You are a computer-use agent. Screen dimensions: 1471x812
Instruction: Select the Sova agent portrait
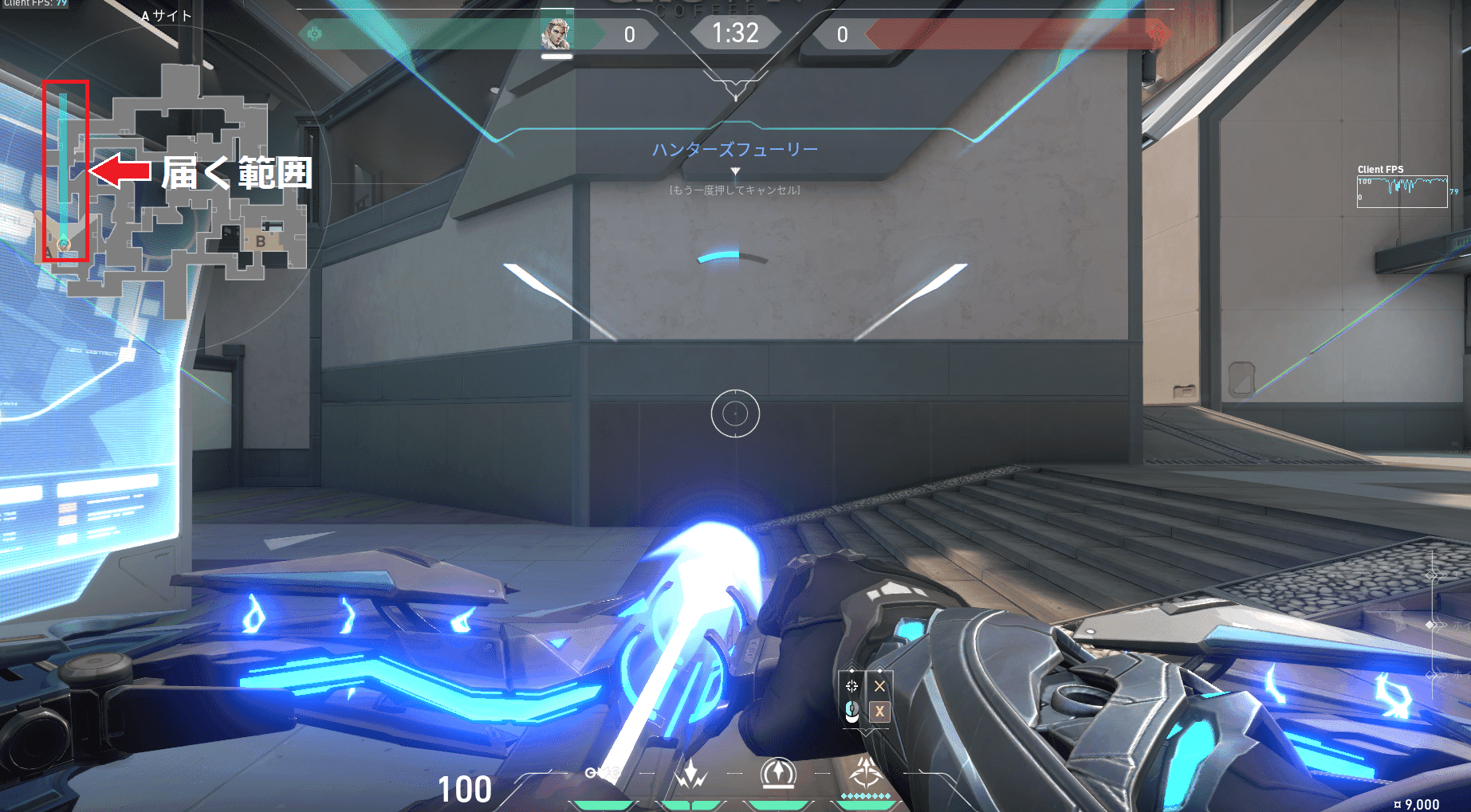pyautogui.click(x=556, y=34)
